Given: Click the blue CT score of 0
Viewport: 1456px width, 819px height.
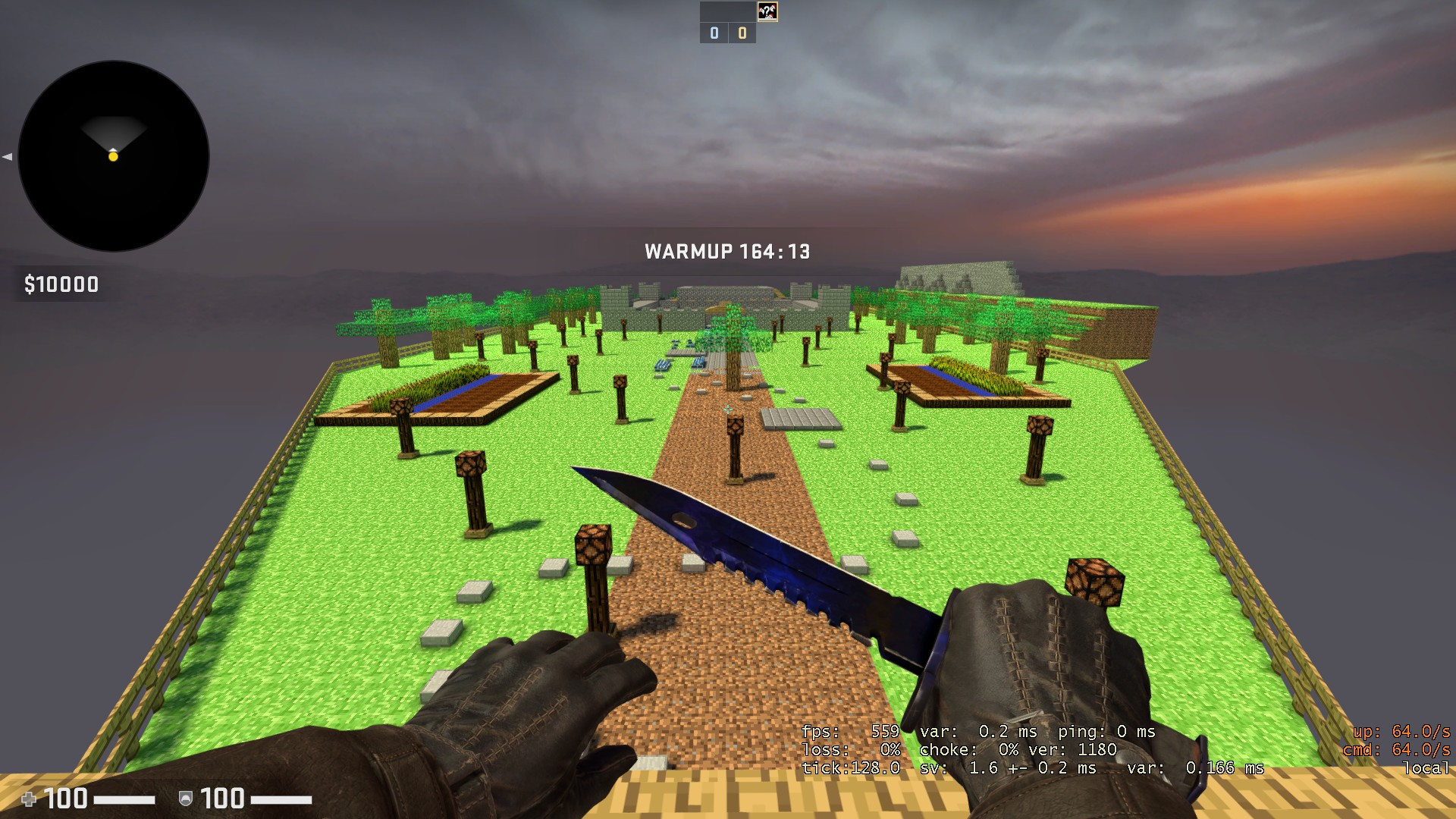Looking at the screenshot, I should coord(713,33).
